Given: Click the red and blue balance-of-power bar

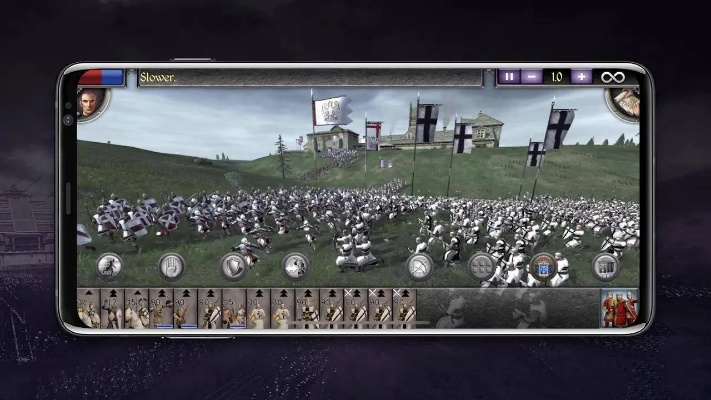Looking at the screenshot, I should tap(101, 77).
